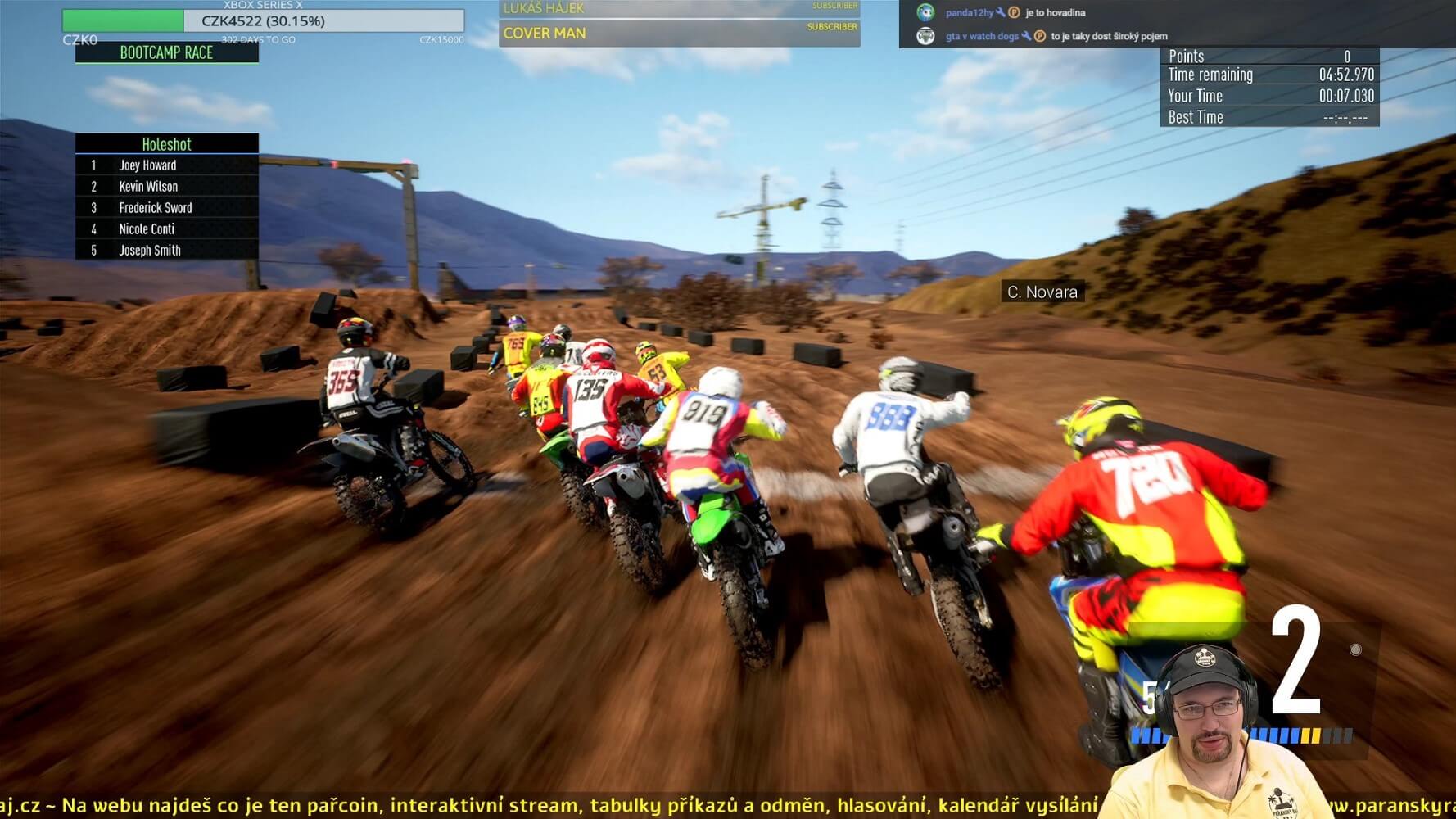Click the C. Novara rider name tag
The height and width of the screenshot is (819, 1456).
(1042, 292)
